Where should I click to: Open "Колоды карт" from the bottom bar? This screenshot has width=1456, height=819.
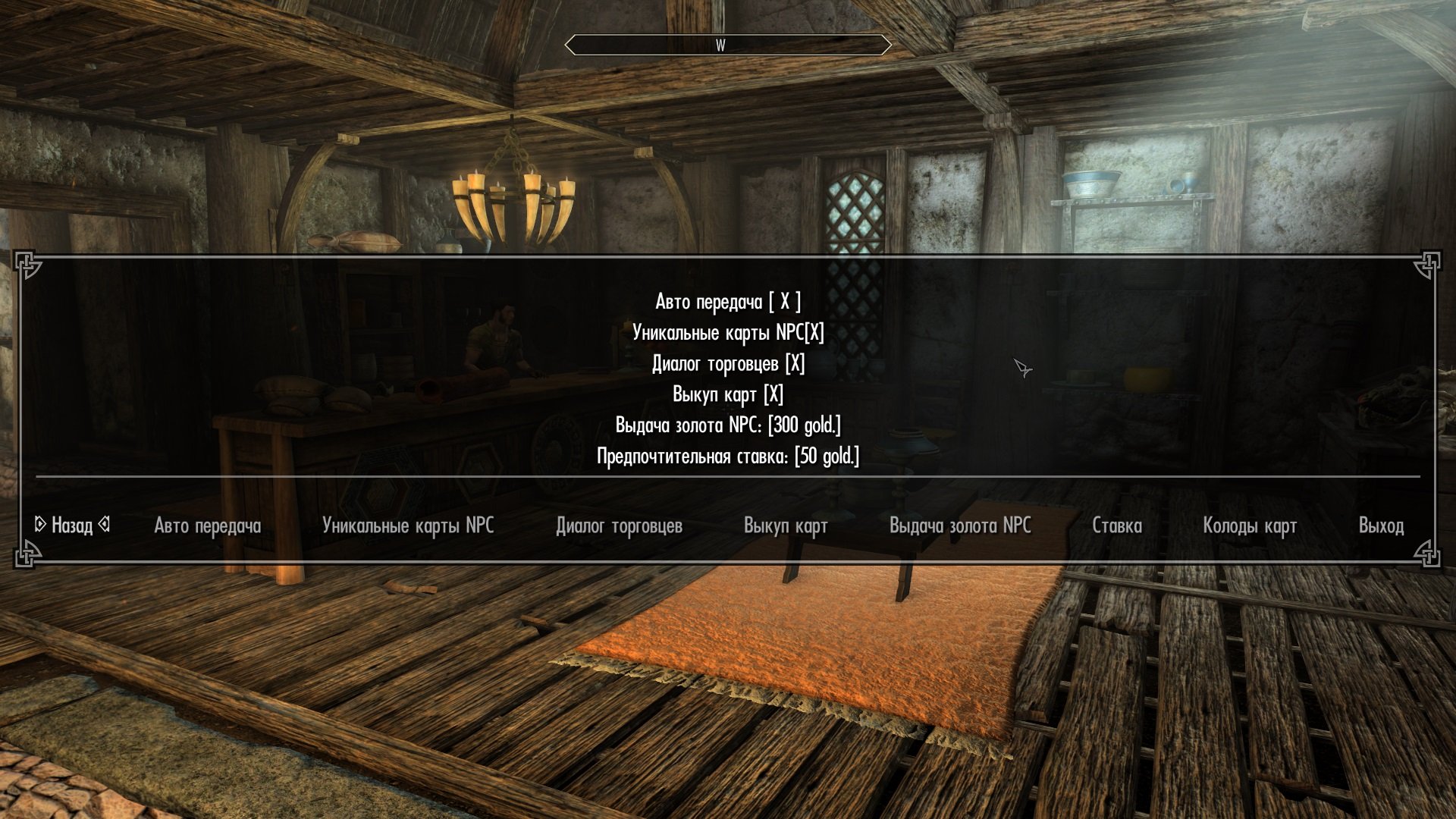[x=1250, y=525]
